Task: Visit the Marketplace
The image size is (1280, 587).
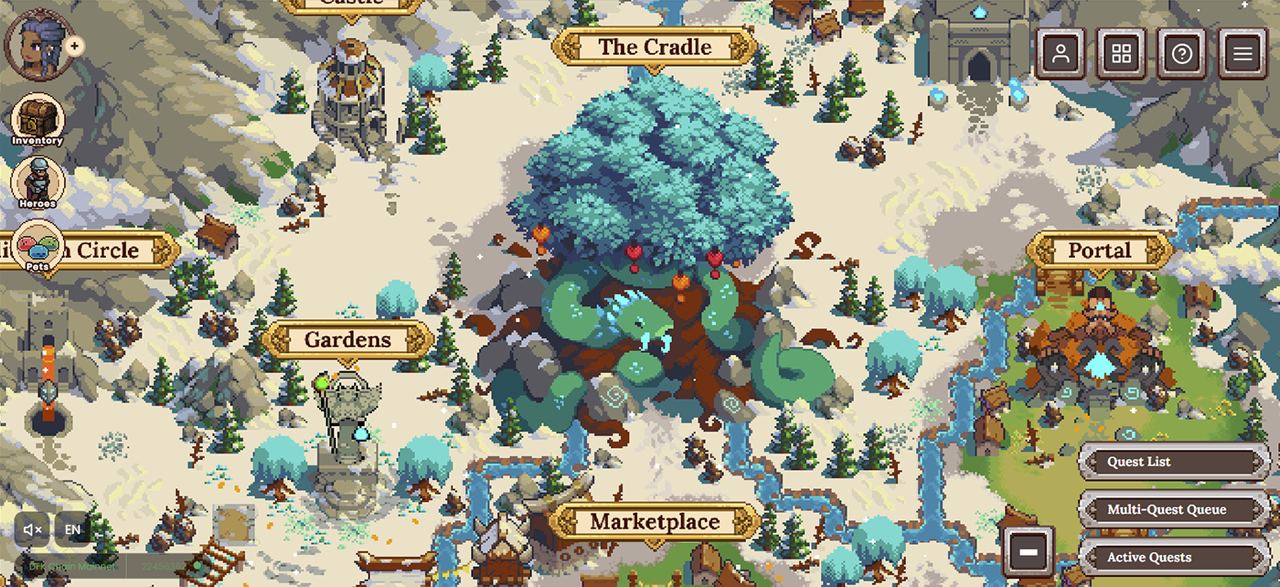Action: pos(654,521)
